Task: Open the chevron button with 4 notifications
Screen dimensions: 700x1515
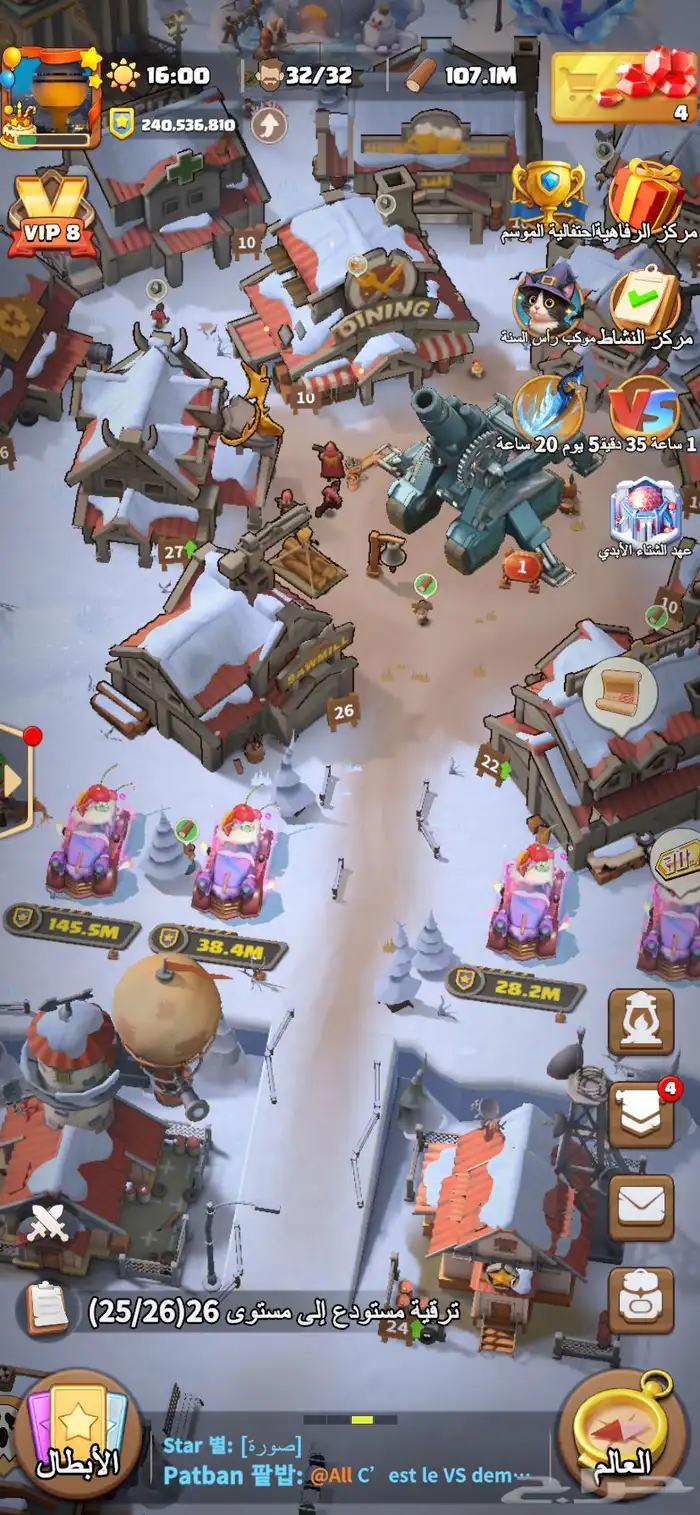Action: click(x=641, y=1113)
